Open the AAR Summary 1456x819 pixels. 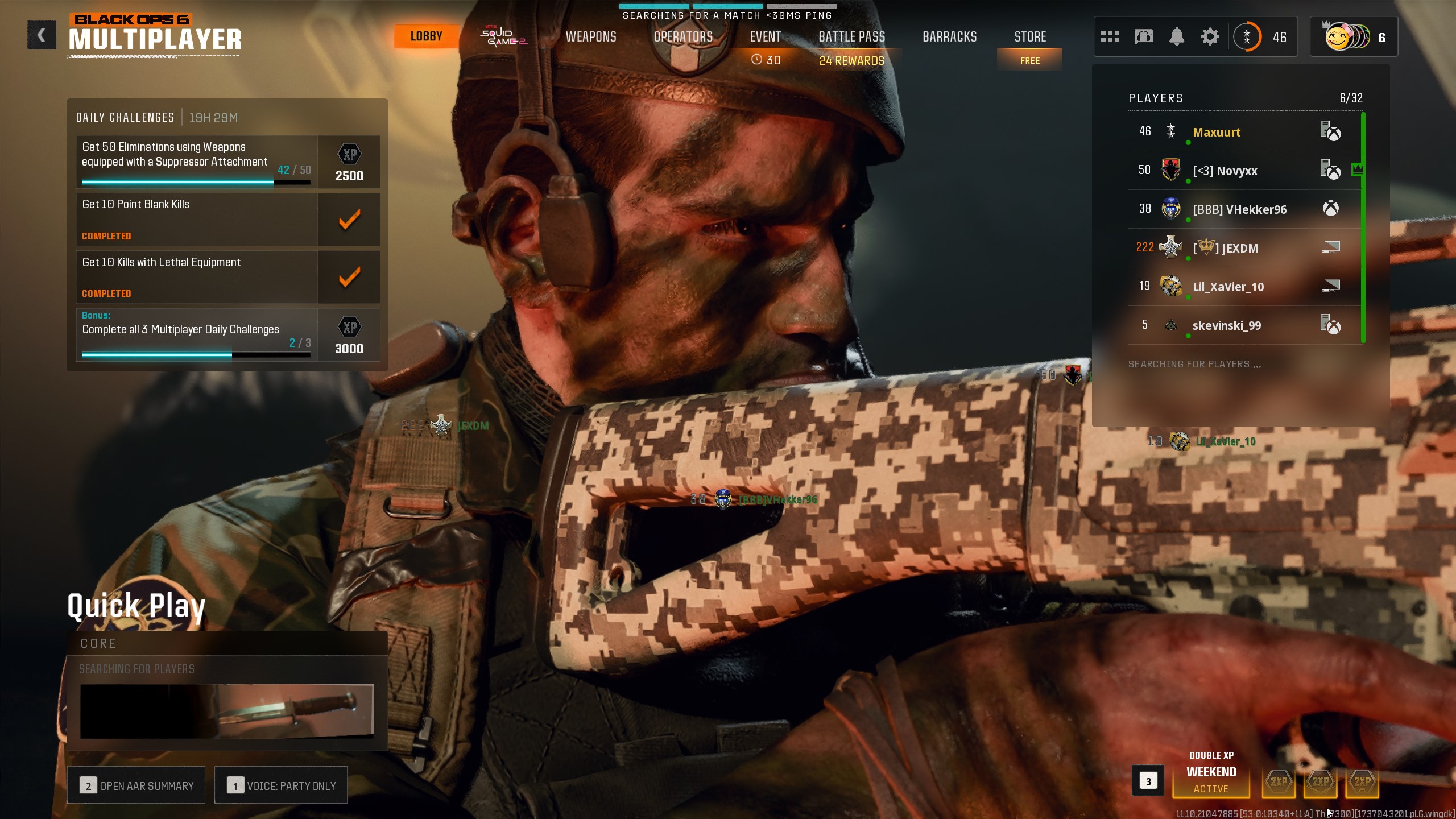(x=136, y=785)
